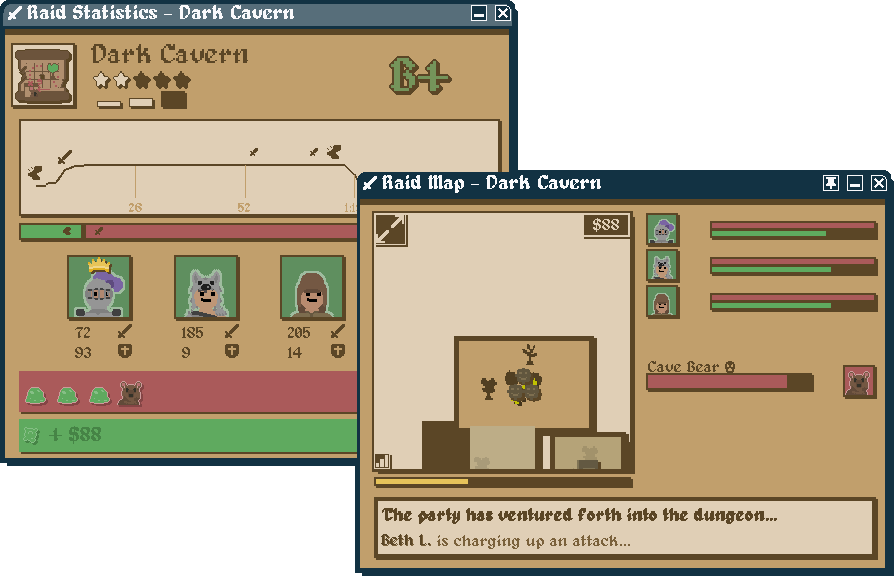The image size is (894, 576).
Task: Close the Raid Map window
Action: [878, 183]
